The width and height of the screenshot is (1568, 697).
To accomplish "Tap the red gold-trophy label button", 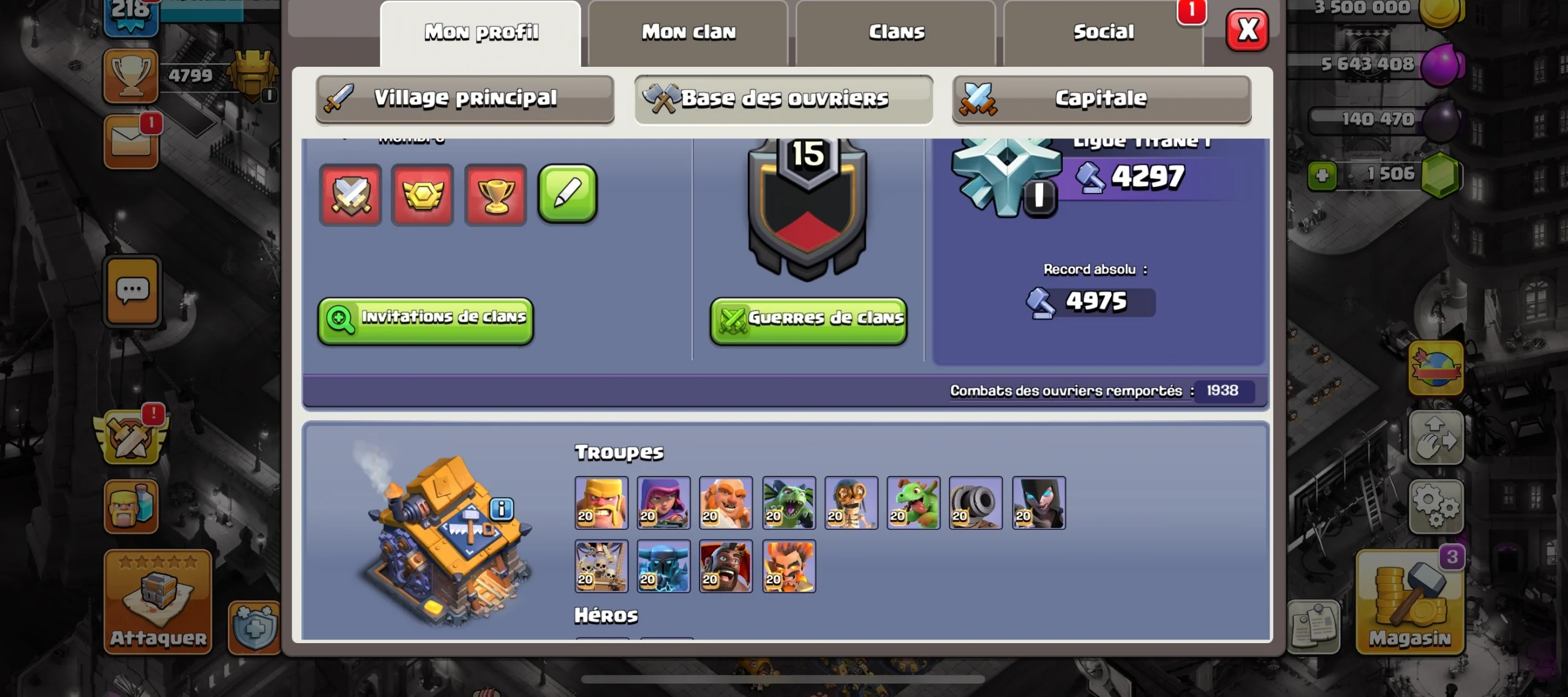I will point(496,195).
